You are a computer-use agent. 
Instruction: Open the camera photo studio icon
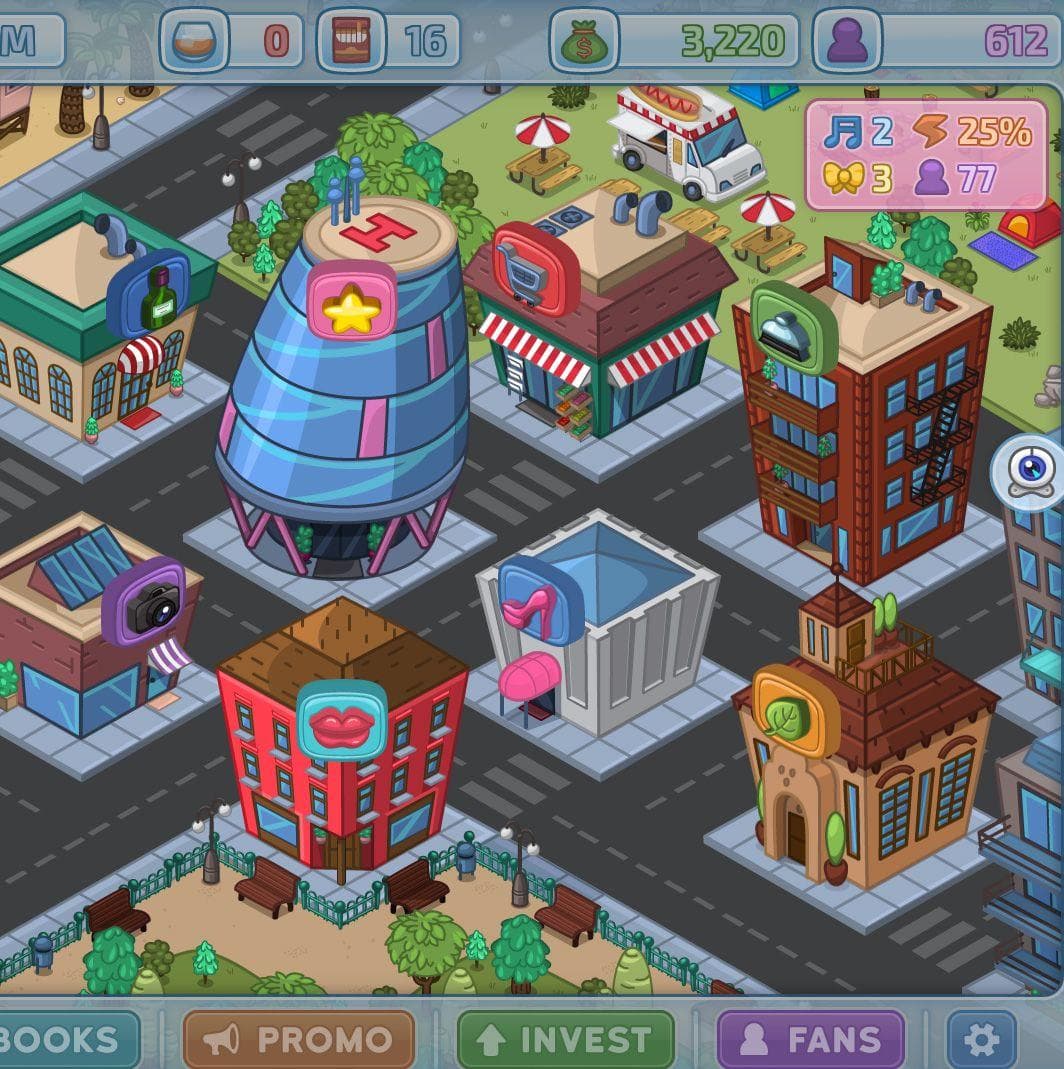point(144,602)
